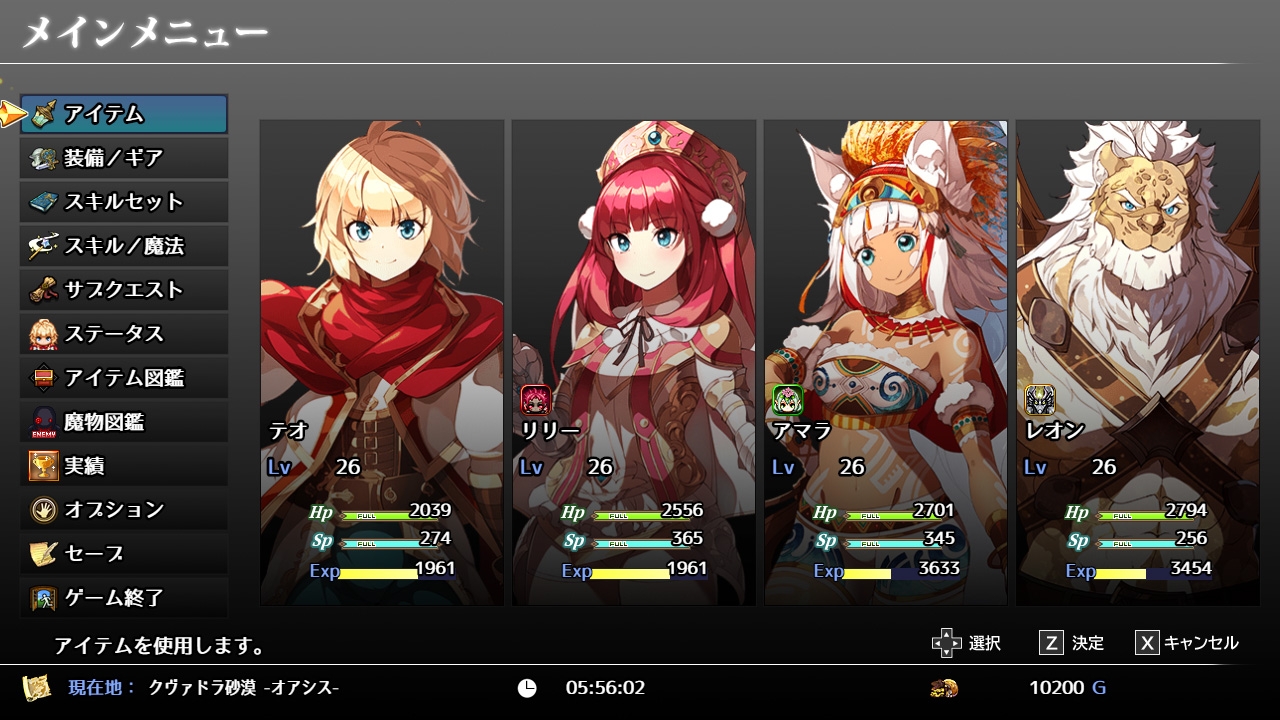The image size is (1280, 720).
Task: Select the リリー character card
Action: (634, 362)
